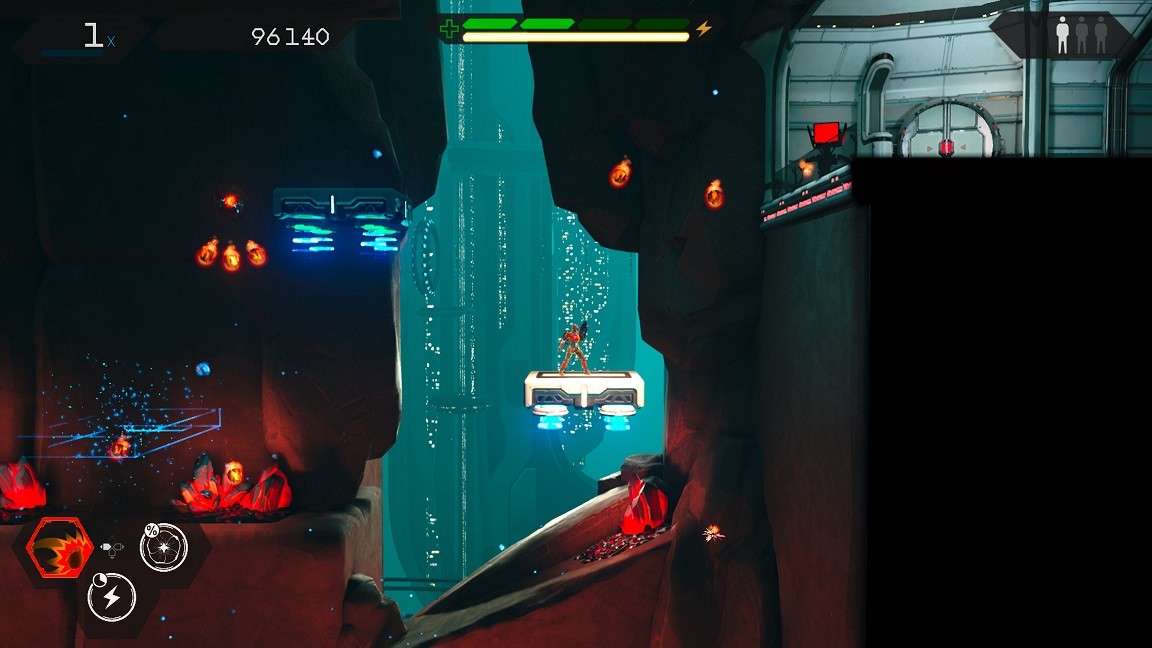1152x648 pixels.
Task: Activate the lightning bolt ability icon
Action: point(112,597)
